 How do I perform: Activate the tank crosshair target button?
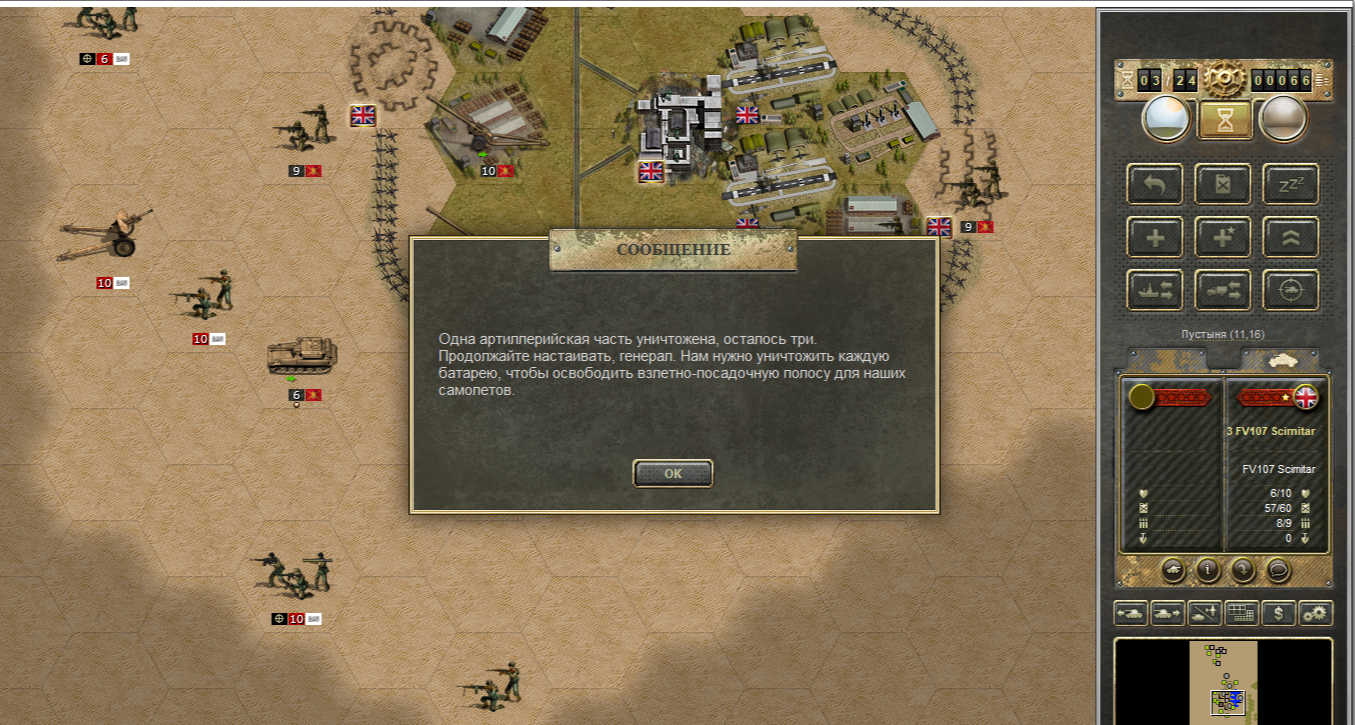[1290, 290]
